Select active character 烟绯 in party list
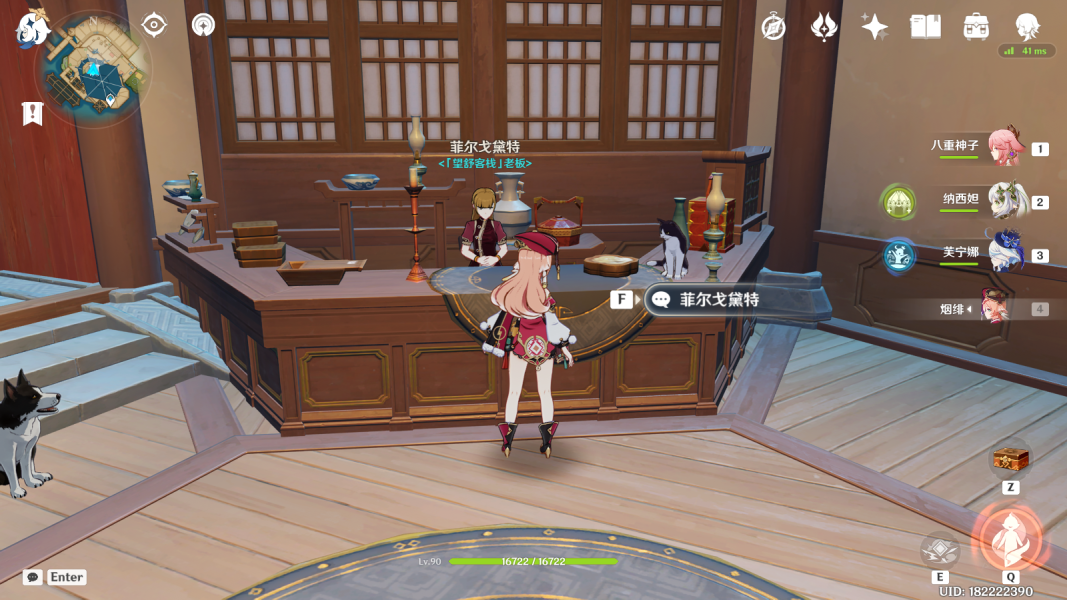The height and width of the screenshot is (600, 1067). point(995,308)
